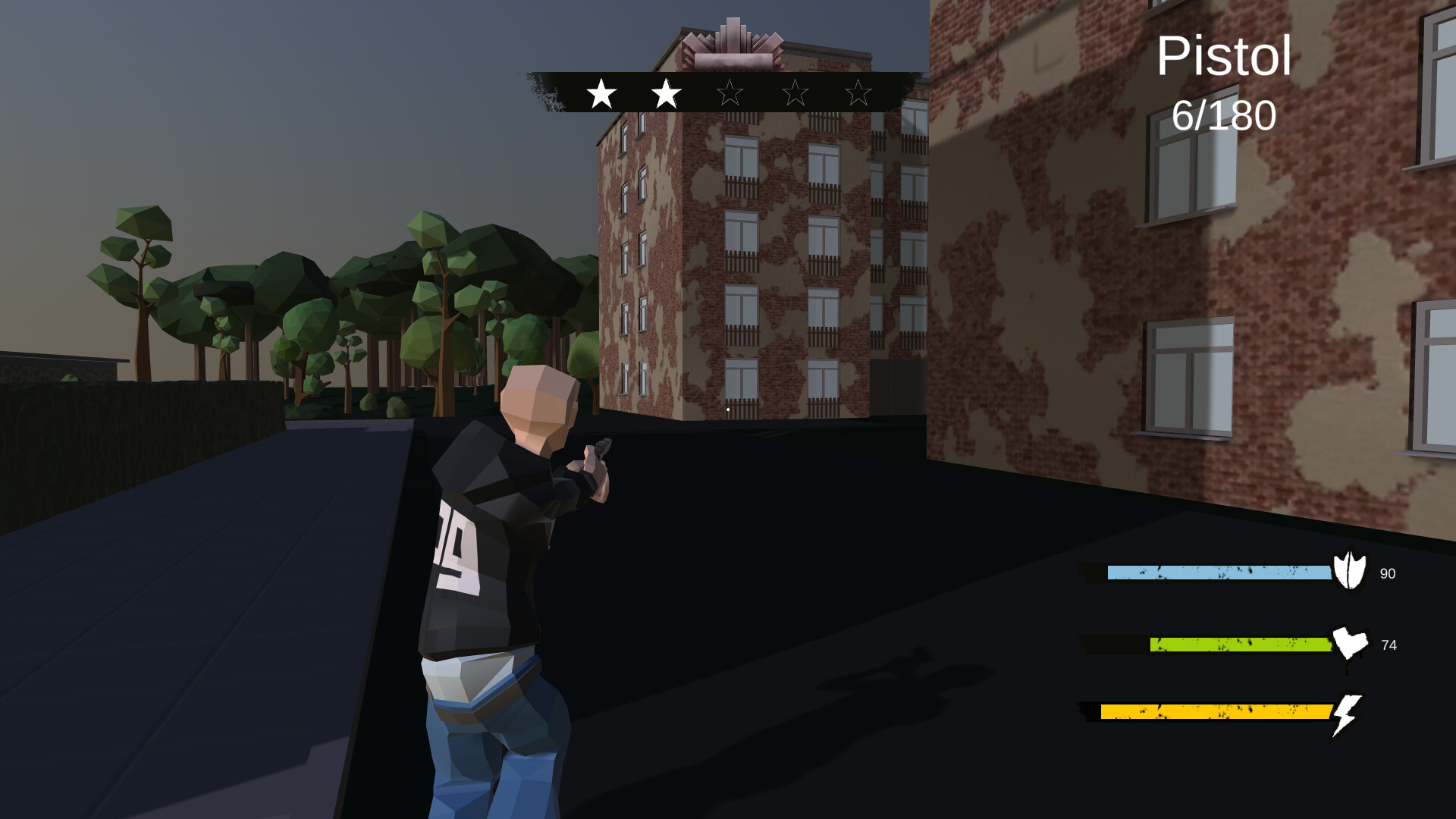Toggle the leftmost star in the star bar
This screenshot has height=819, width=1456.
(x=601, y=94)
